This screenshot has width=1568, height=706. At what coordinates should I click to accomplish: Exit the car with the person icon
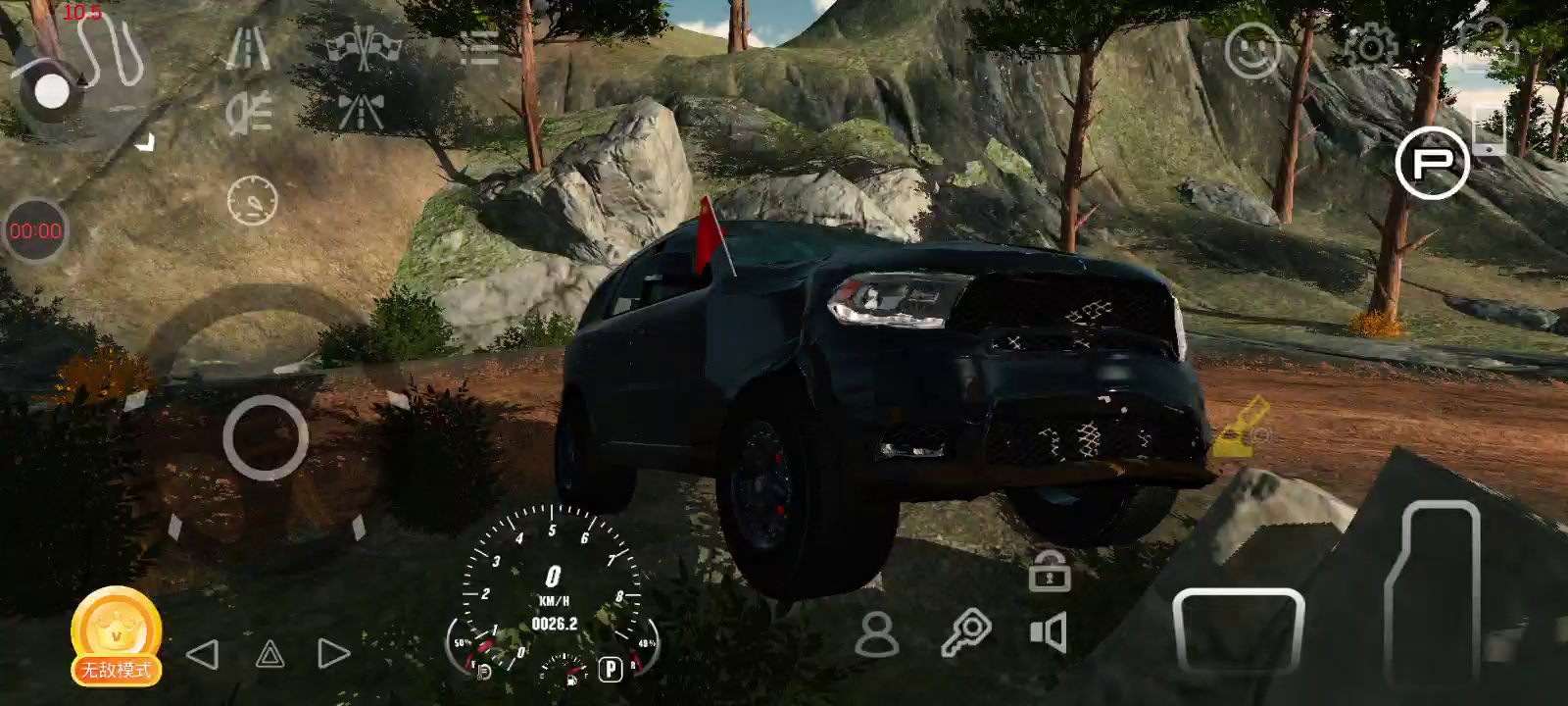pyautogui.click(x=876, y=634)
